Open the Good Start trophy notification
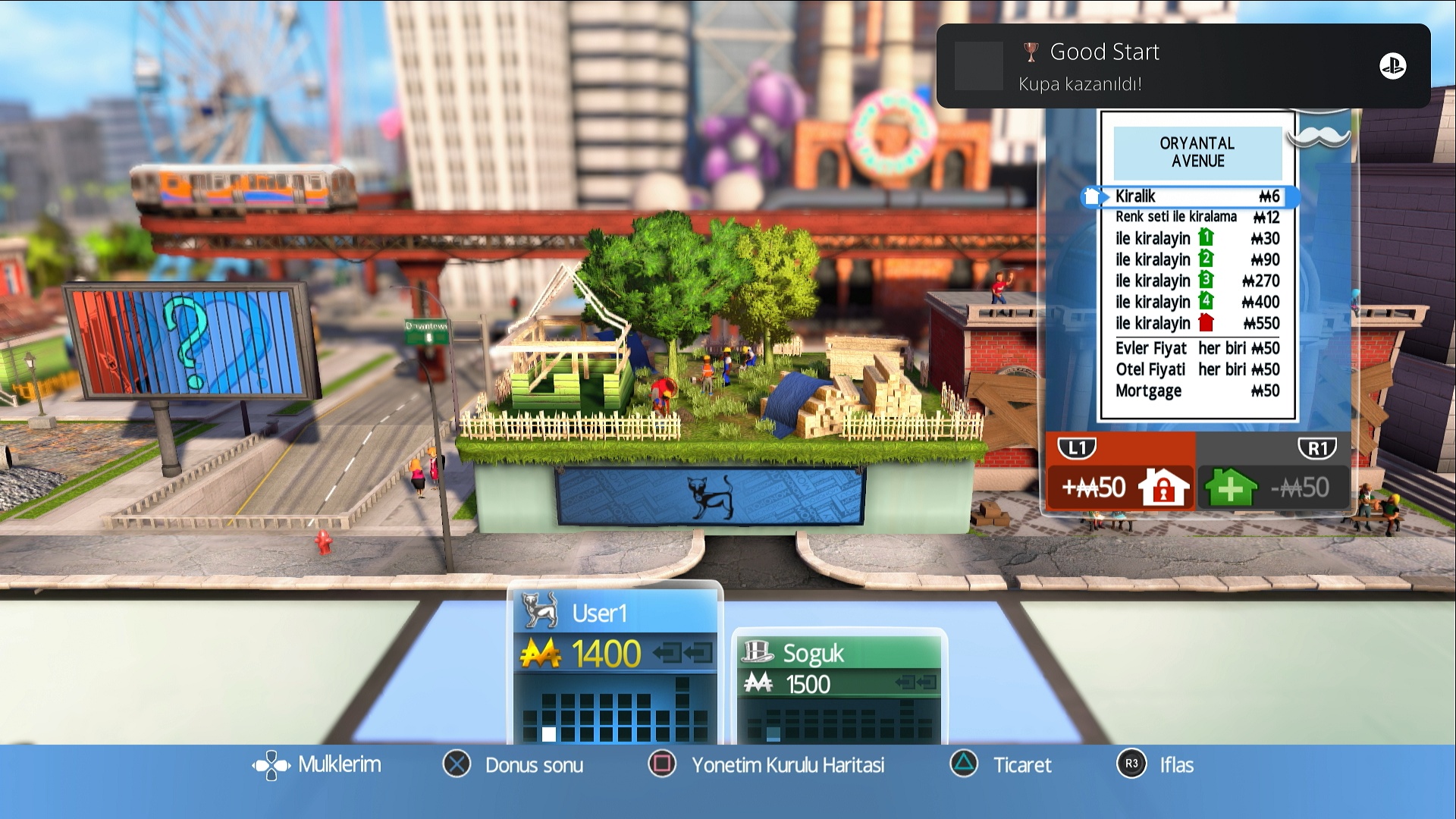This screenshot has height=819, width=1456. click(x=1183, y=66)
